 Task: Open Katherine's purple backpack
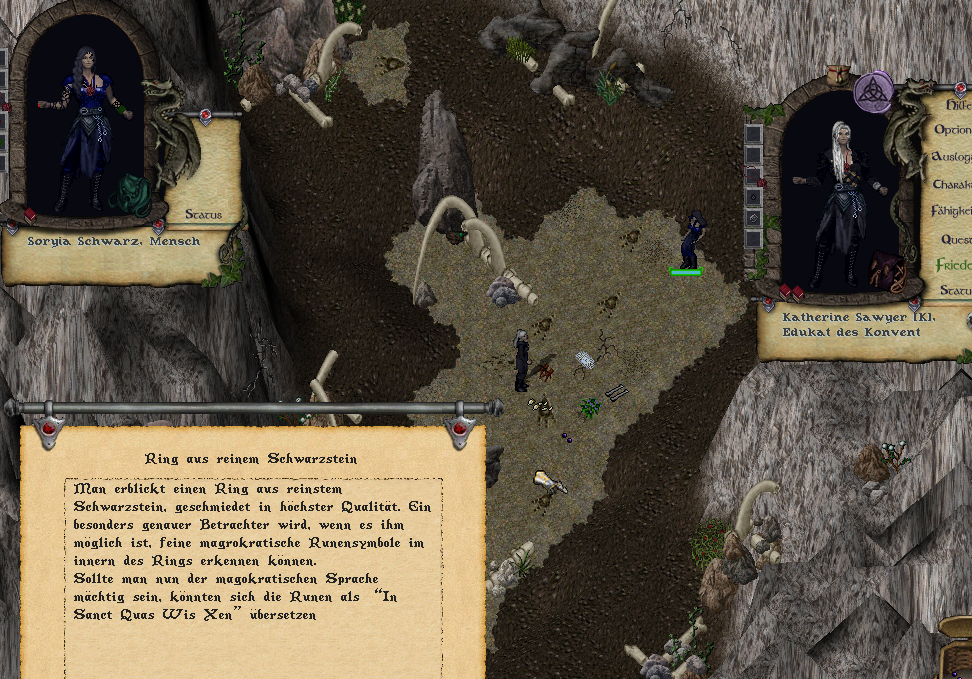tap(886, 270)
